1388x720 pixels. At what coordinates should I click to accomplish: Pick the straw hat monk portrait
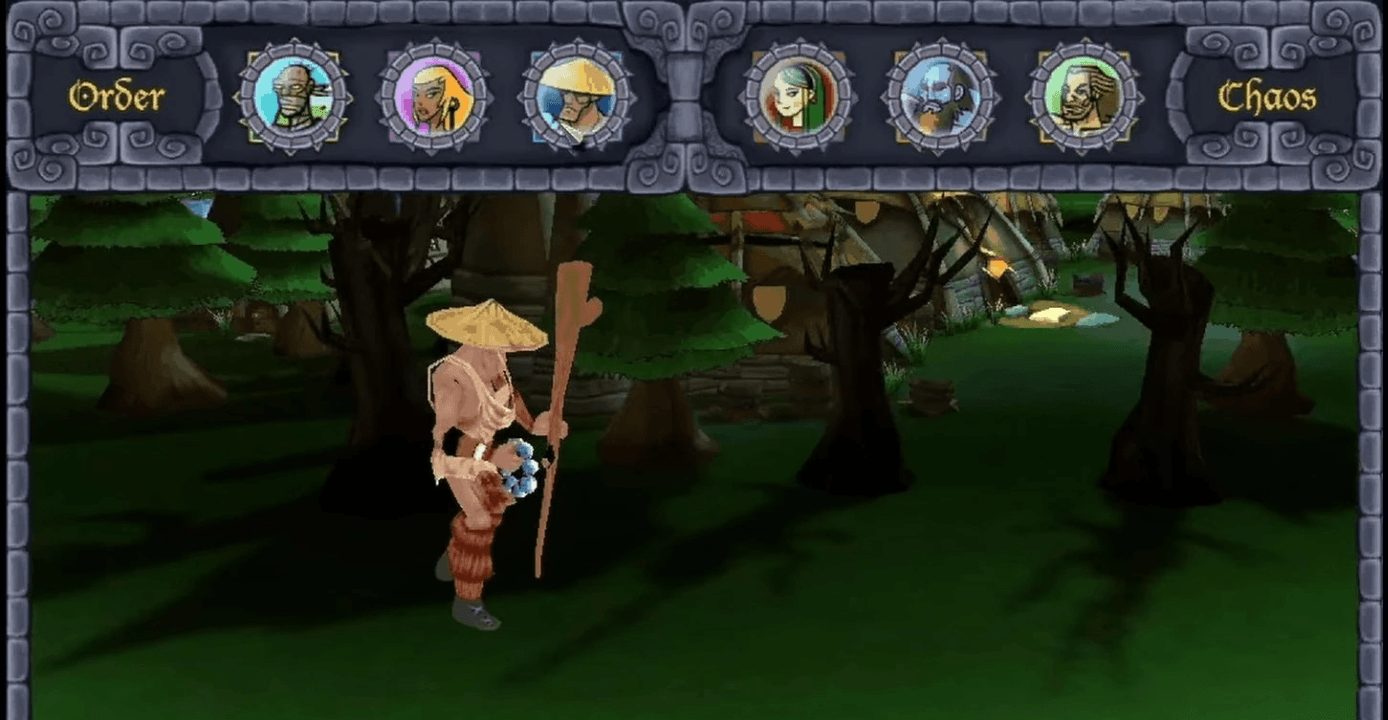click(x=576, y=97)
